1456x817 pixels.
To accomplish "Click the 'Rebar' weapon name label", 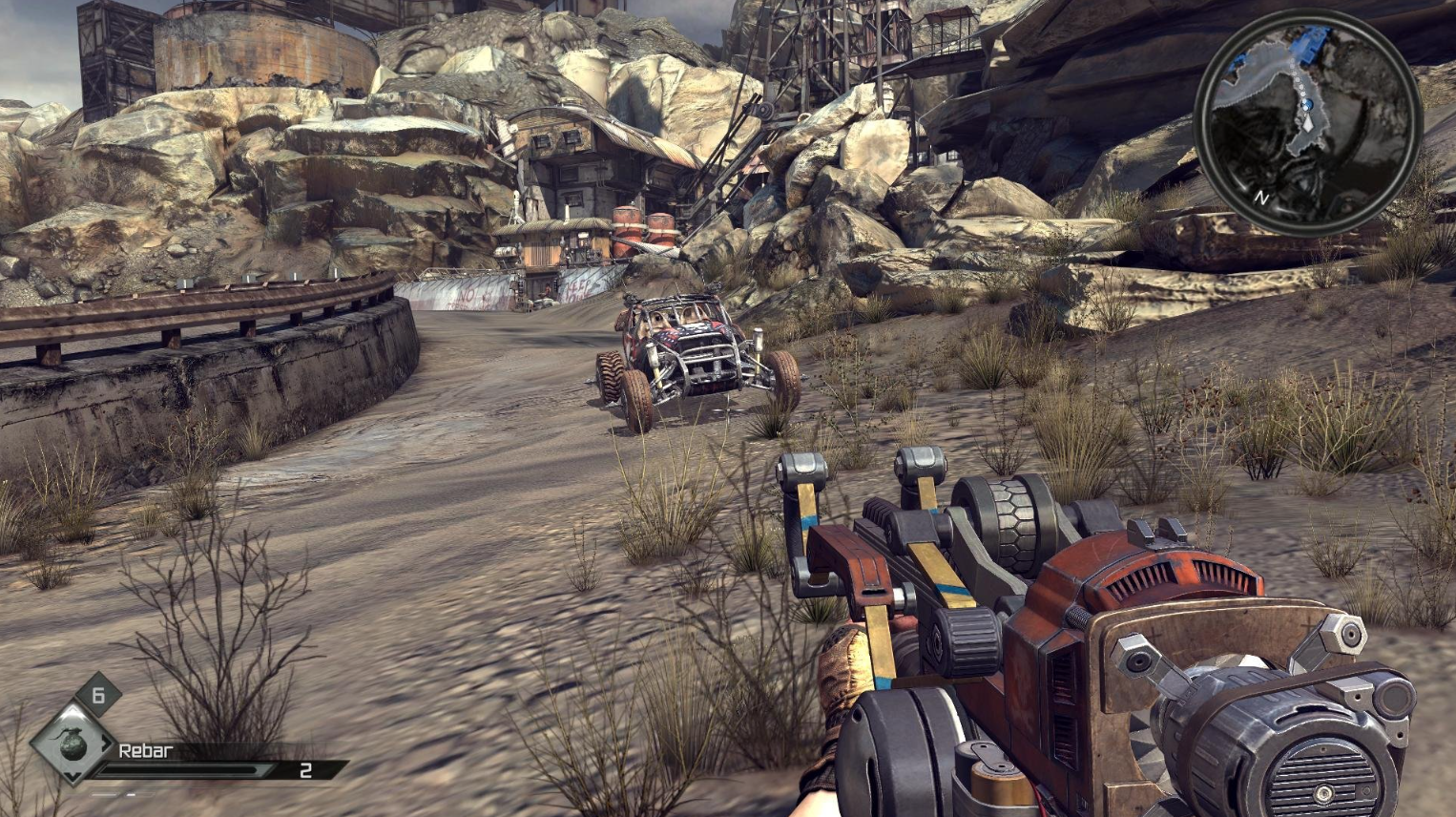I will coord(146,750).
